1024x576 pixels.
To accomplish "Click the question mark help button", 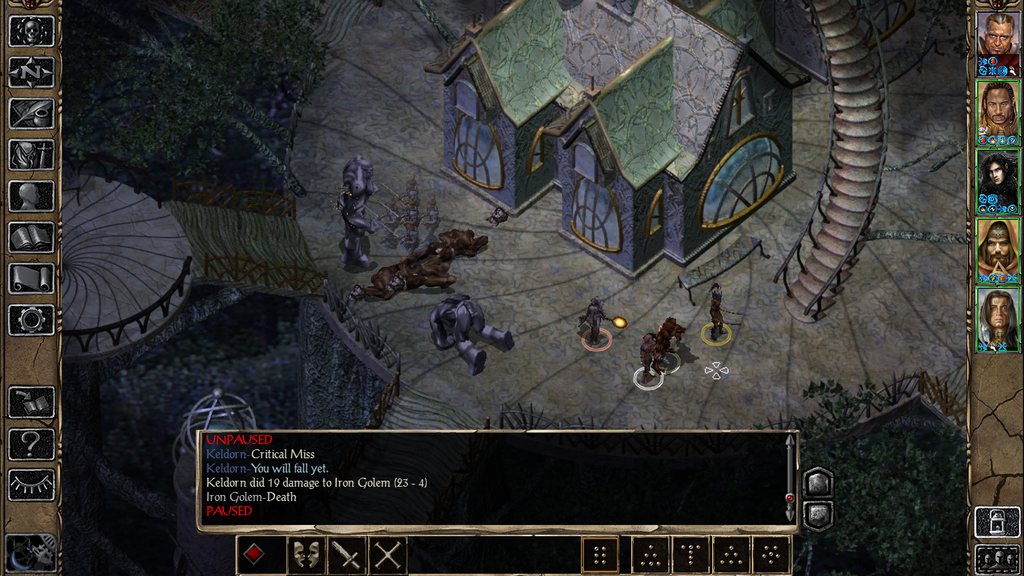I will (31, 443).
